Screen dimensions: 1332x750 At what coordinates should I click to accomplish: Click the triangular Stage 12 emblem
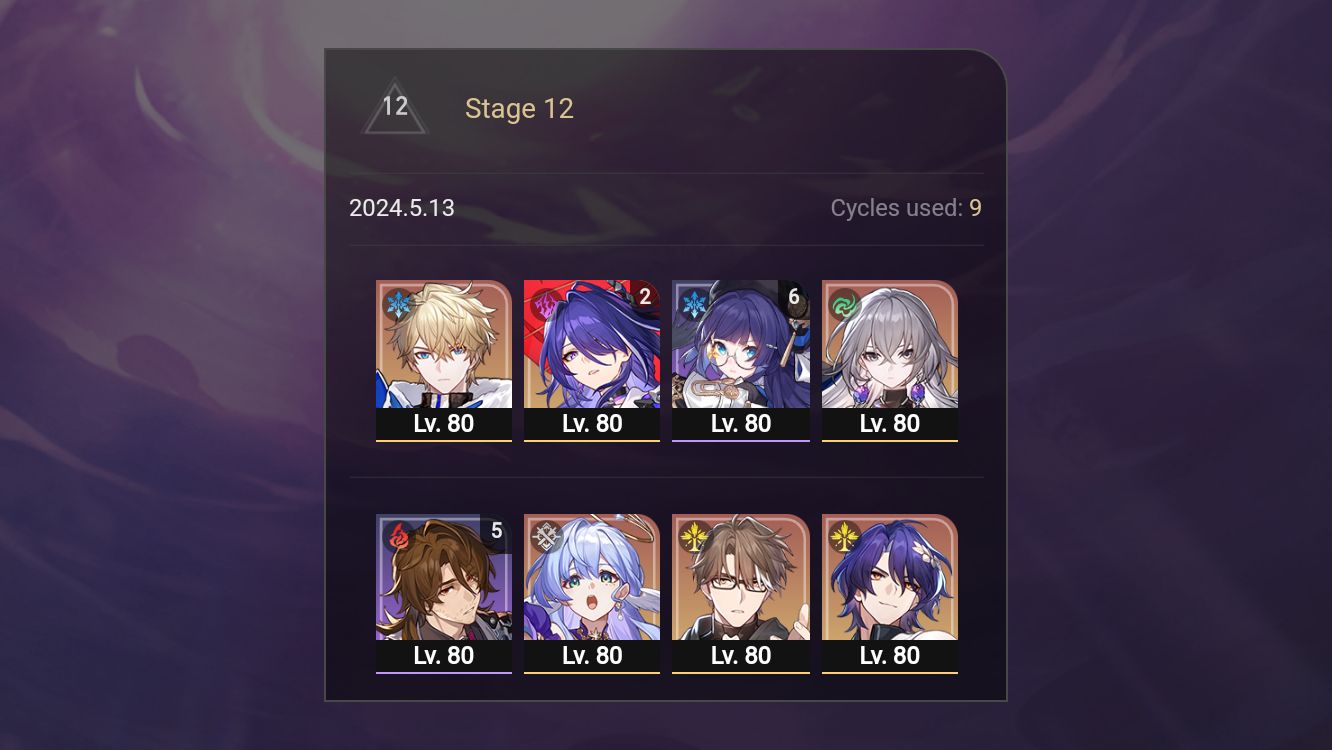click(x=395, y=106)
